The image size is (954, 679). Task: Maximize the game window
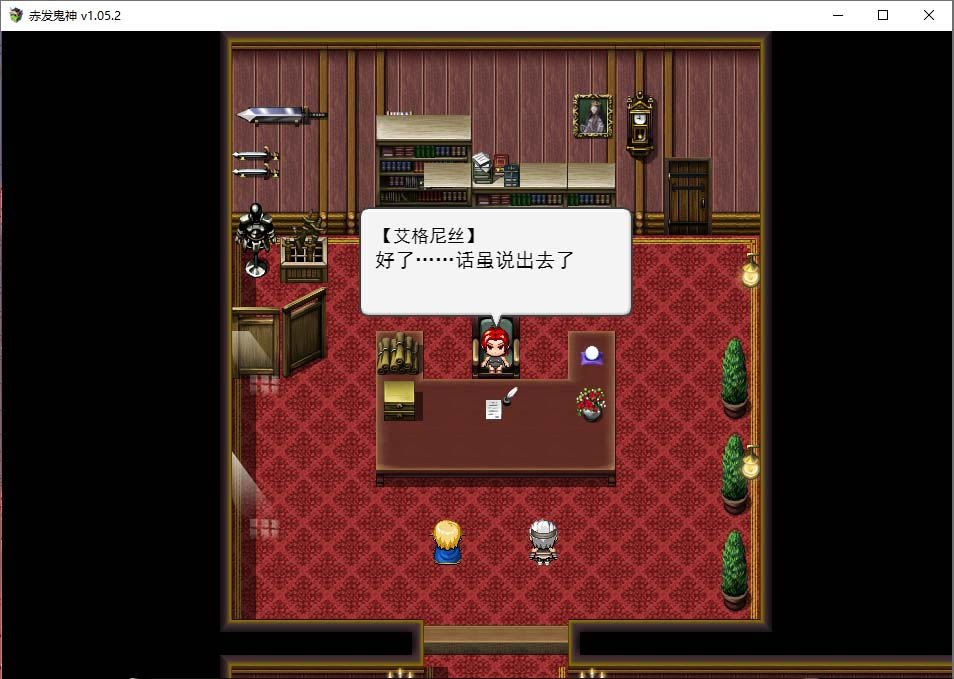pos(882,15)
